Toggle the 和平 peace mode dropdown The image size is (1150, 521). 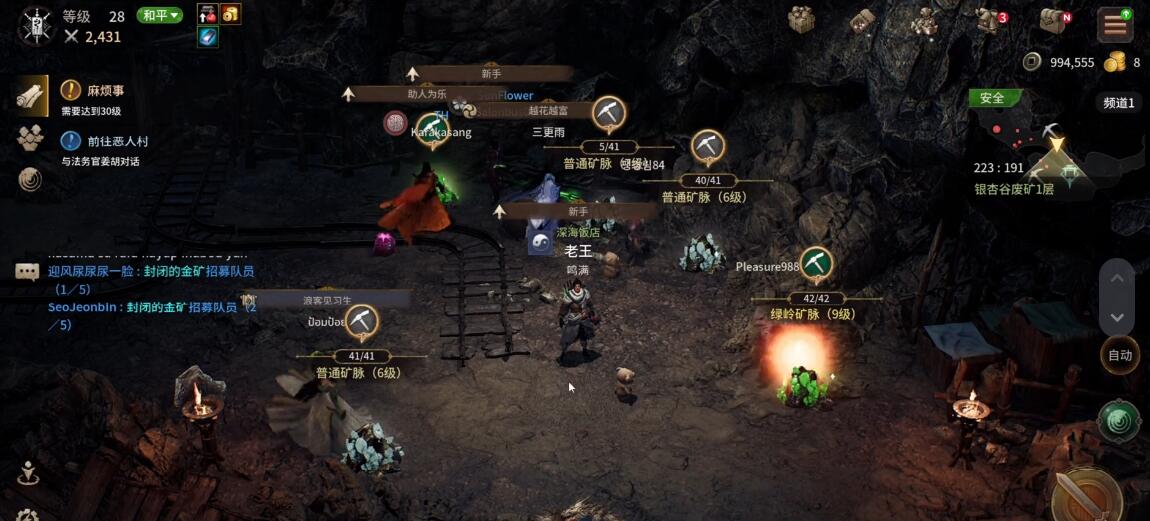click(160, 15)
